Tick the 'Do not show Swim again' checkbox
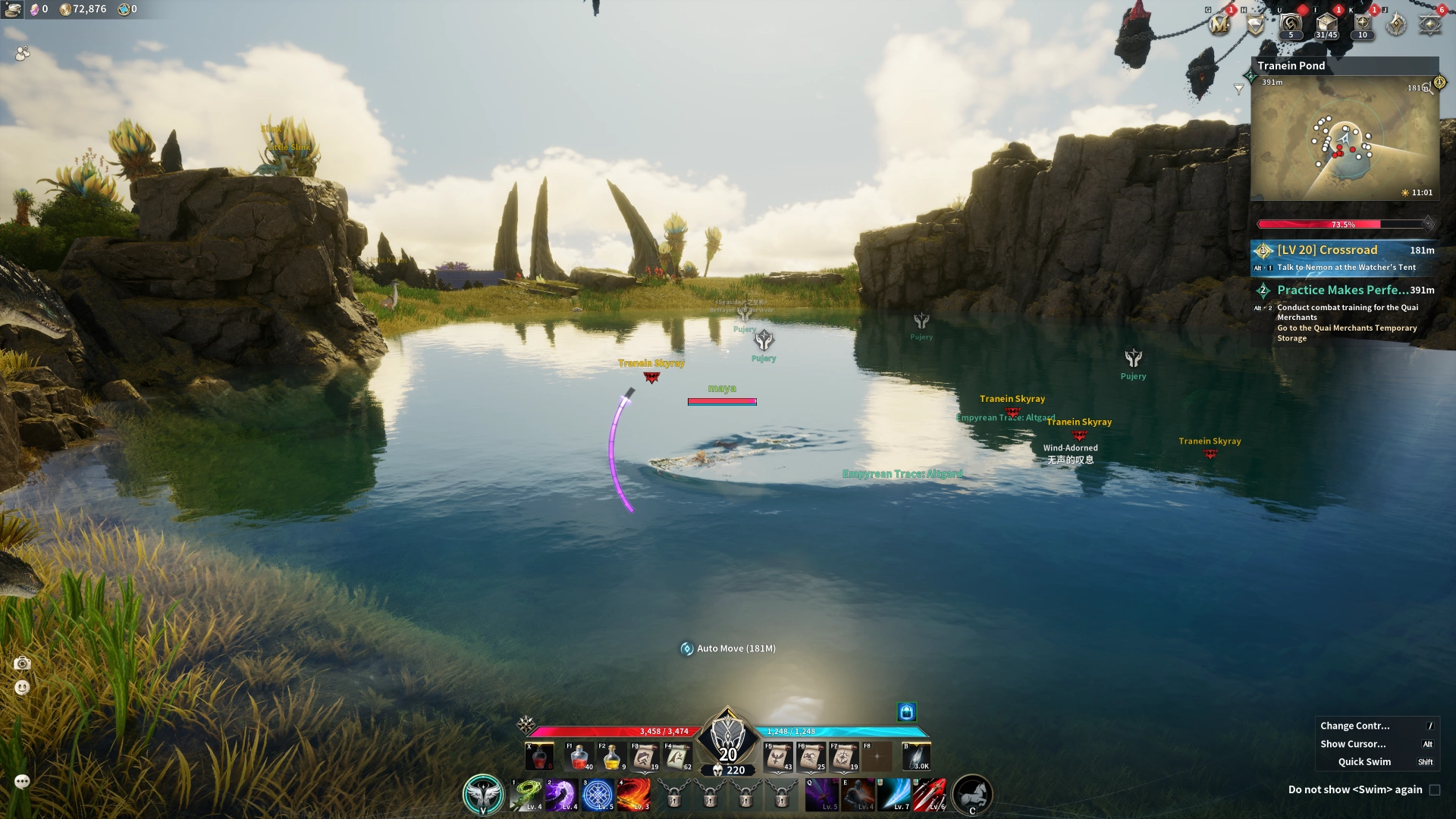 1434,790
